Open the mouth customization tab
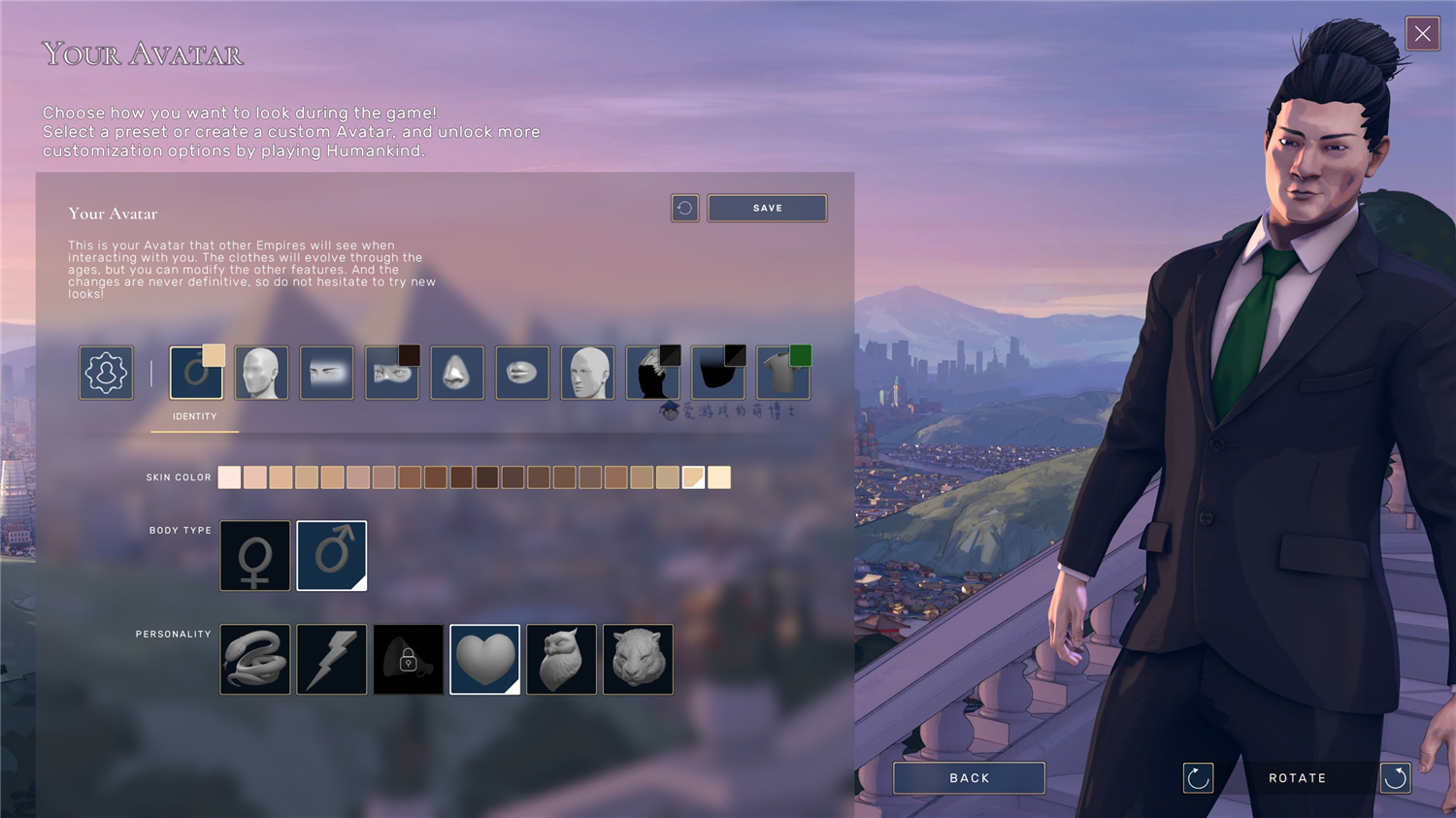The height and width of the screenshot is (818, 1456). (522, 373)
